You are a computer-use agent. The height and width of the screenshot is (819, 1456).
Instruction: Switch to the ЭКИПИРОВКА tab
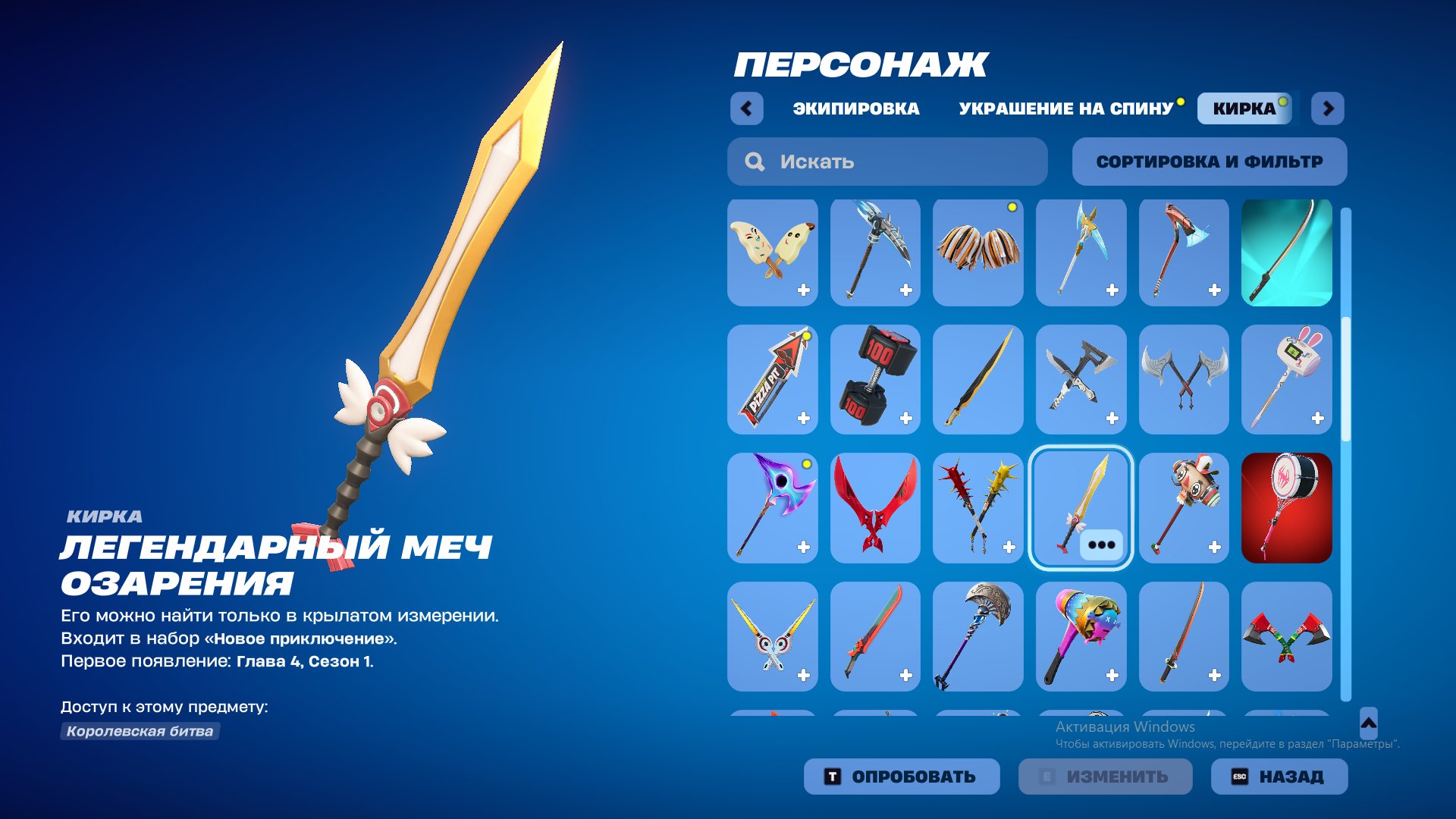point(855,108)
